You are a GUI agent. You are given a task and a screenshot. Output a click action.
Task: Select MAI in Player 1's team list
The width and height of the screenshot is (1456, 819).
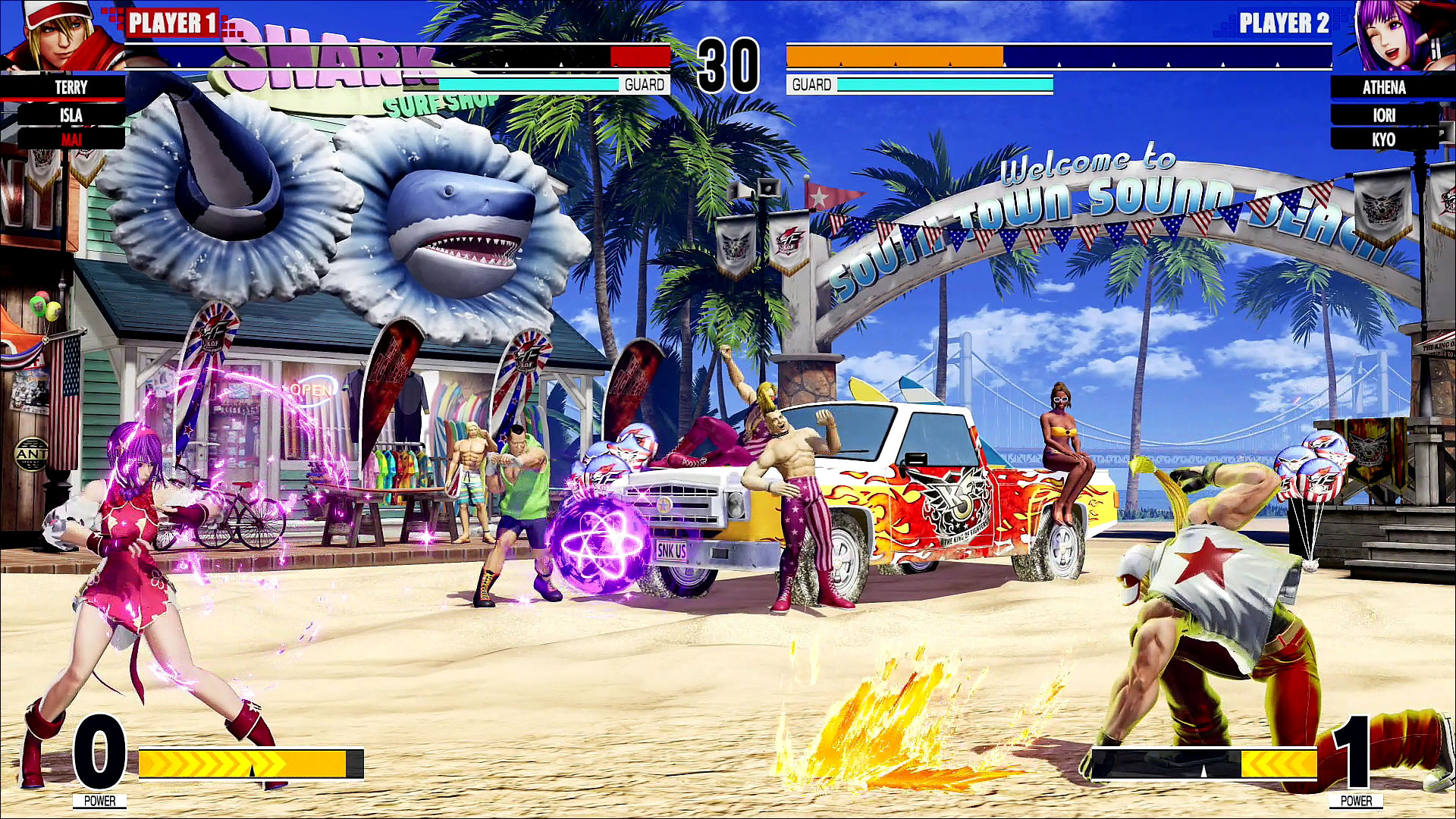pos(71,140)
